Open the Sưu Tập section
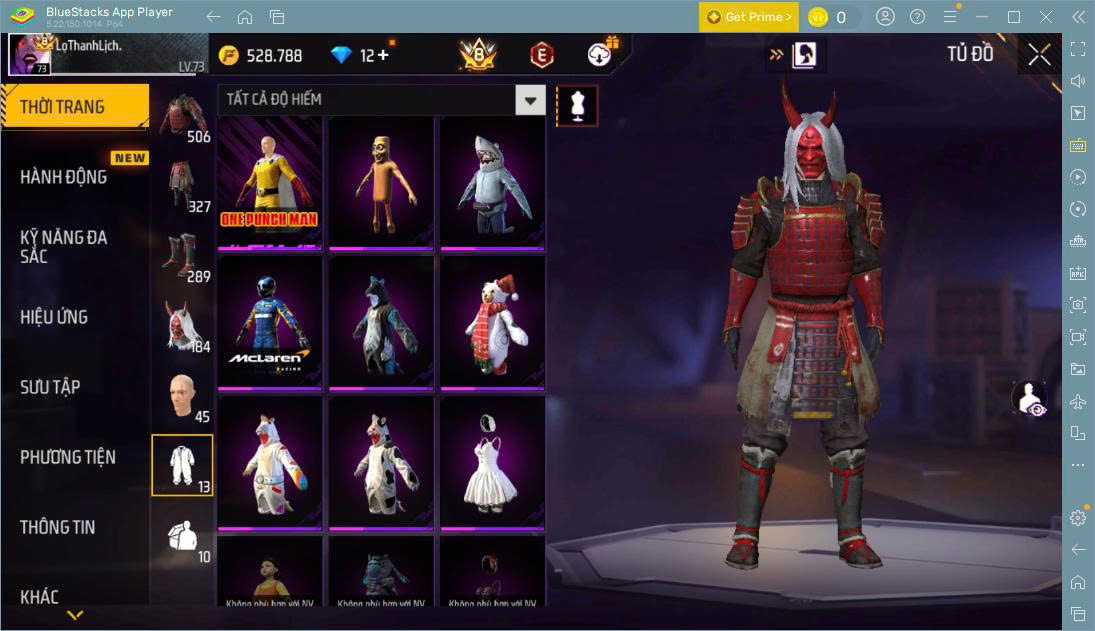The width and height of the screenshot is (1095, 631). (50, 387)
